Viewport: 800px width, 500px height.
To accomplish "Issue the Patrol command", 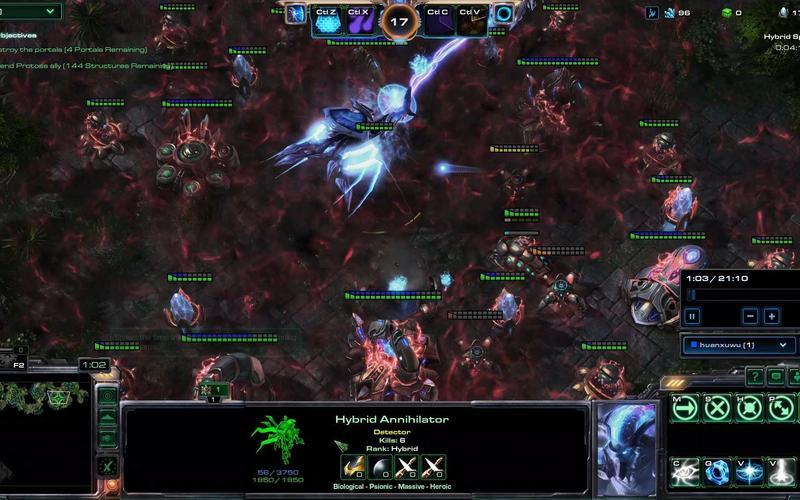I will point(781,406).
